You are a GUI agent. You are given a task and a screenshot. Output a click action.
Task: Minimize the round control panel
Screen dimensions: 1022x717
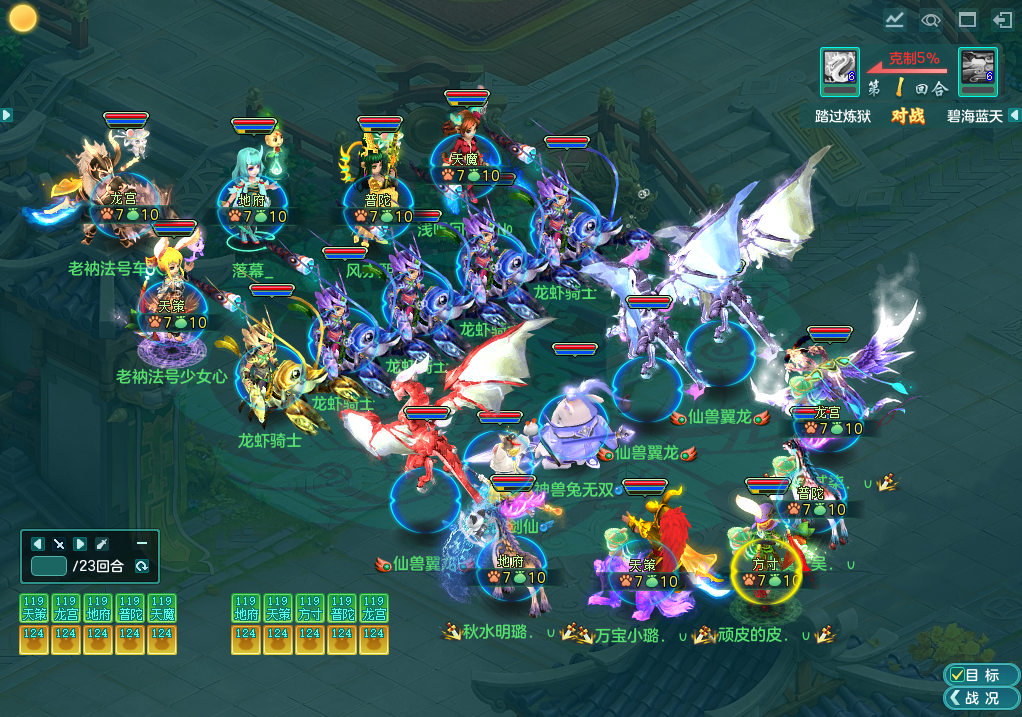click(142, 542)
